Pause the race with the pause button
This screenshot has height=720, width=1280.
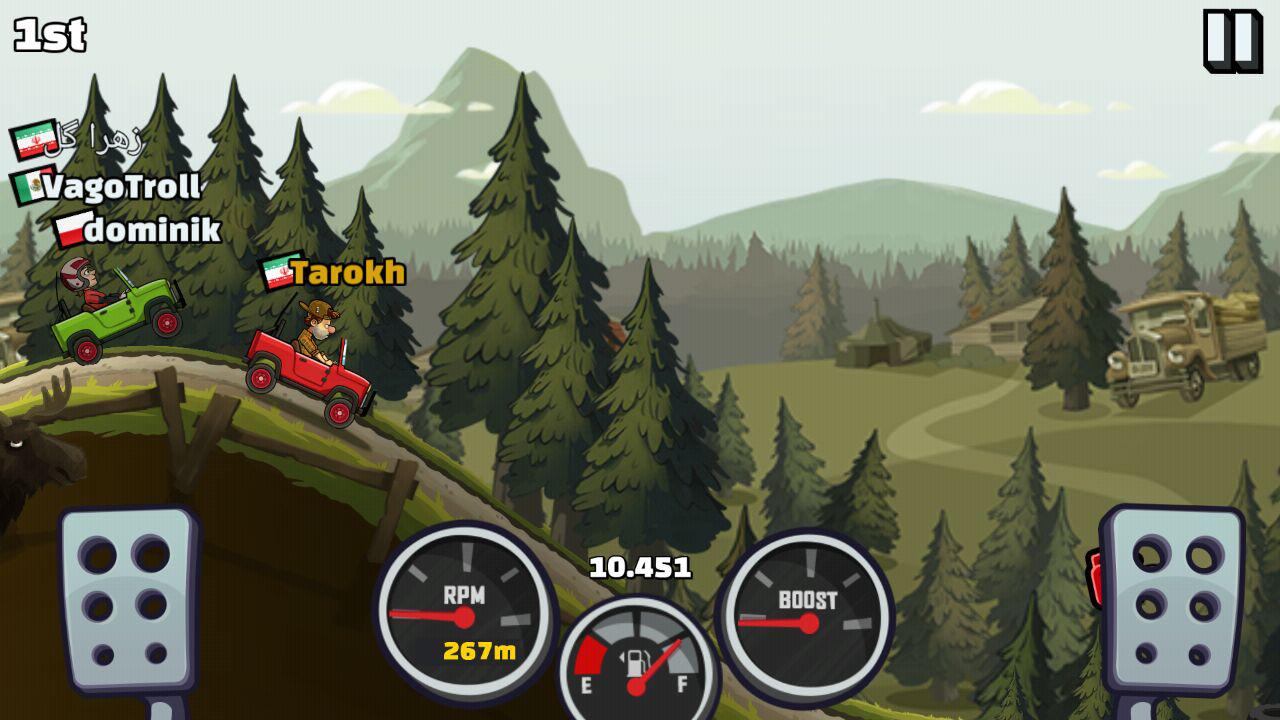tap(1231, 40)
